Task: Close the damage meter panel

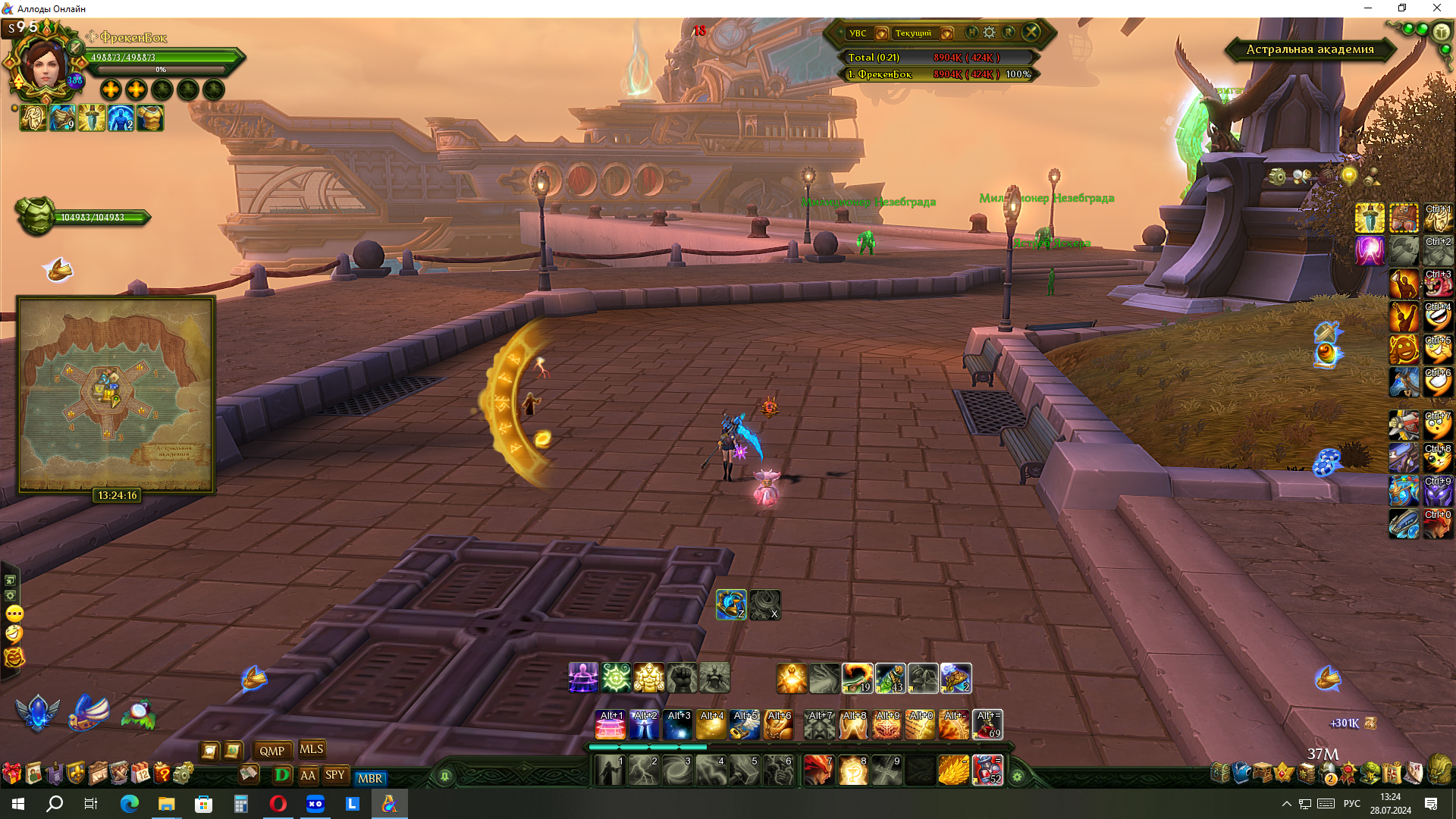Action: coord(1031,32)
